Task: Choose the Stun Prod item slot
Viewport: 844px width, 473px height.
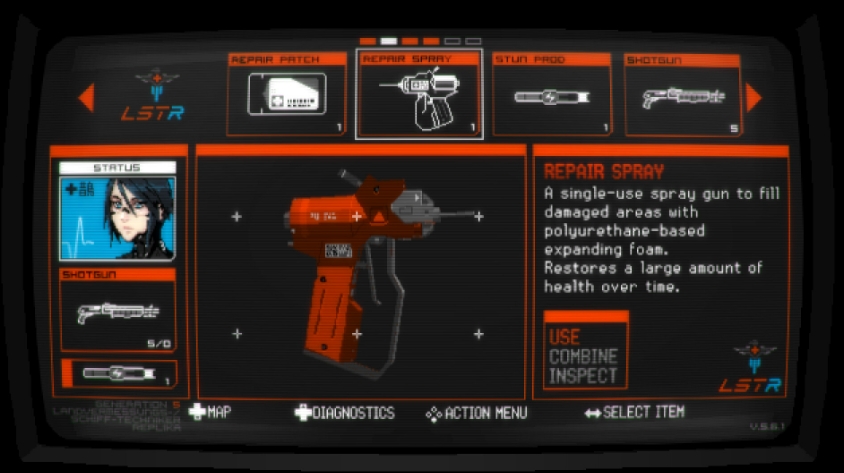Action: [552, 94]
